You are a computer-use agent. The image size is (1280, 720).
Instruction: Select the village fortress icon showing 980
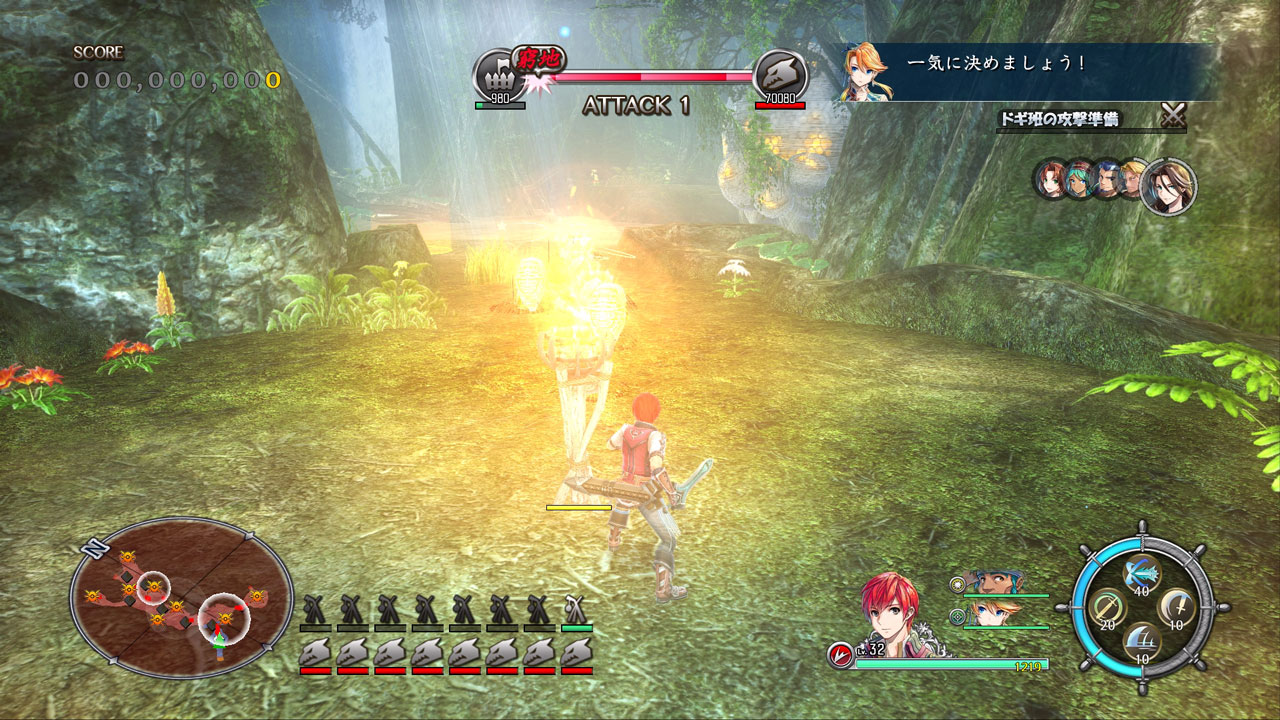point(498,73)
